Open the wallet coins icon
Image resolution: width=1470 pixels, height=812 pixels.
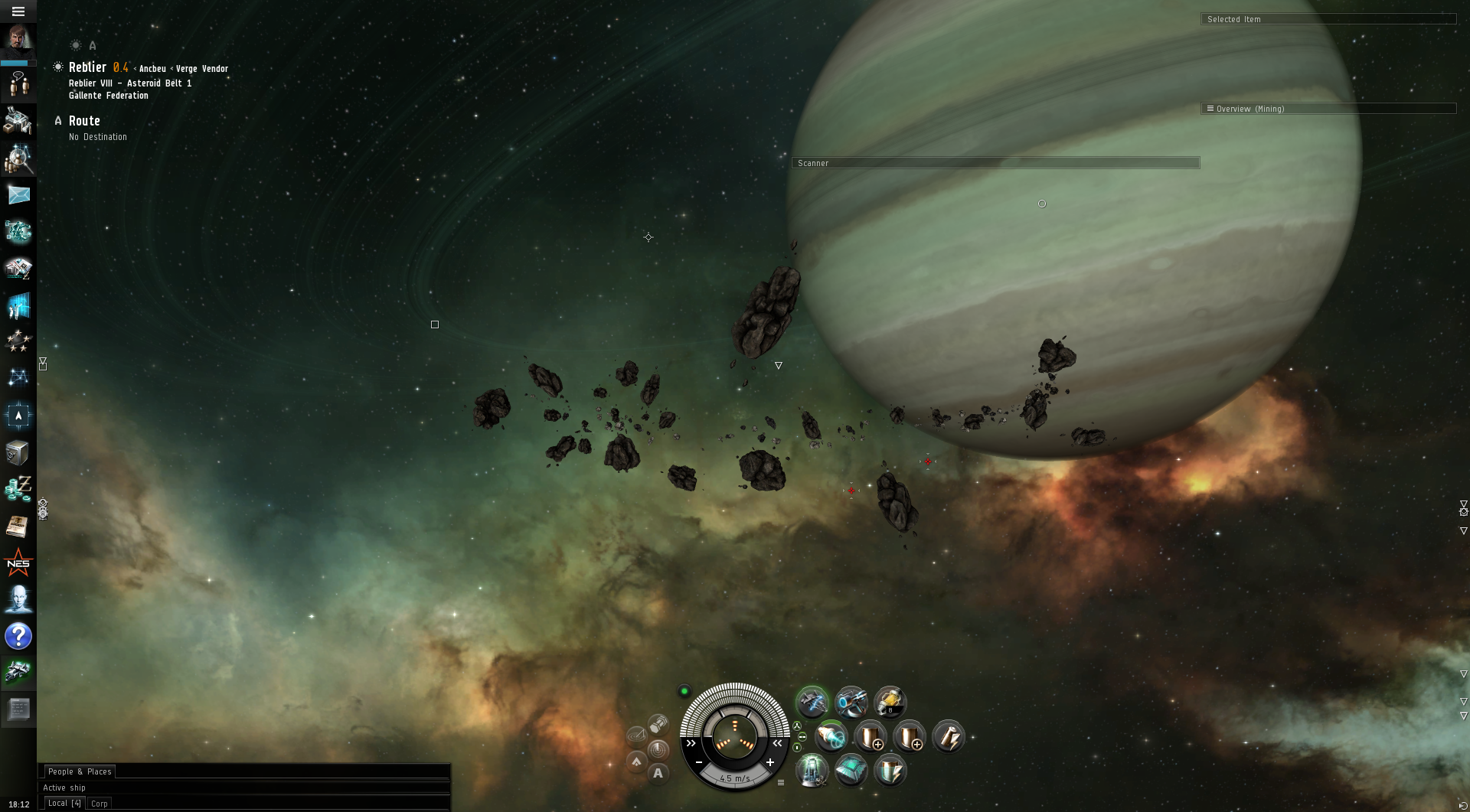click(18, 488)
